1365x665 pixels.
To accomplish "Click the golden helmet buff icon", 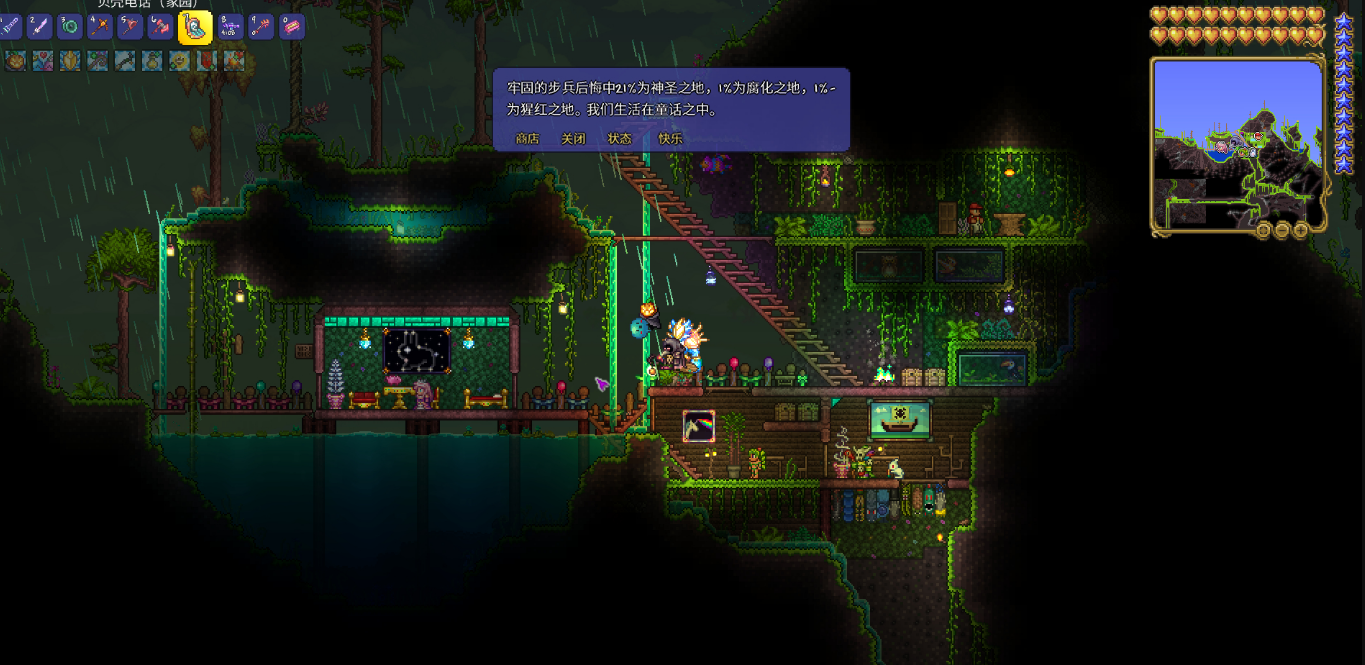I will (x=69, y=61).
